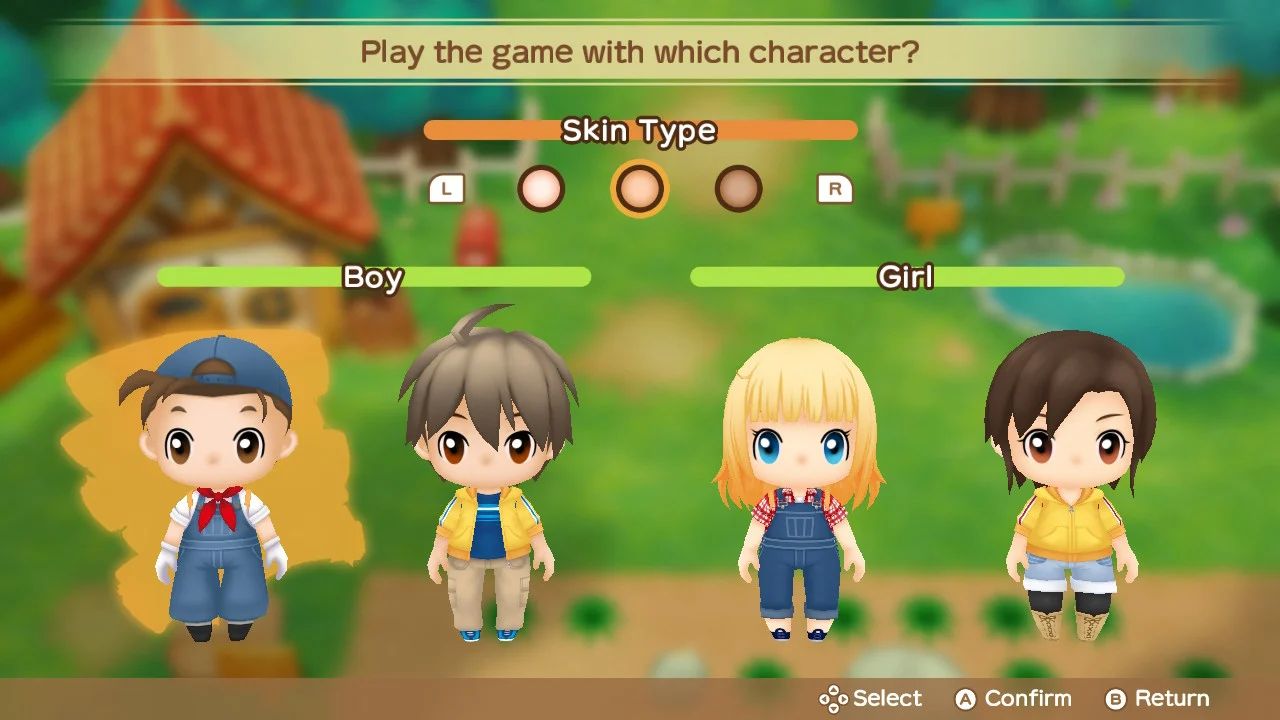The width and height of the screenshot is (1280, 720).
Task: Choose the lightest skin type swatch
Action: (x=541, y=188)
